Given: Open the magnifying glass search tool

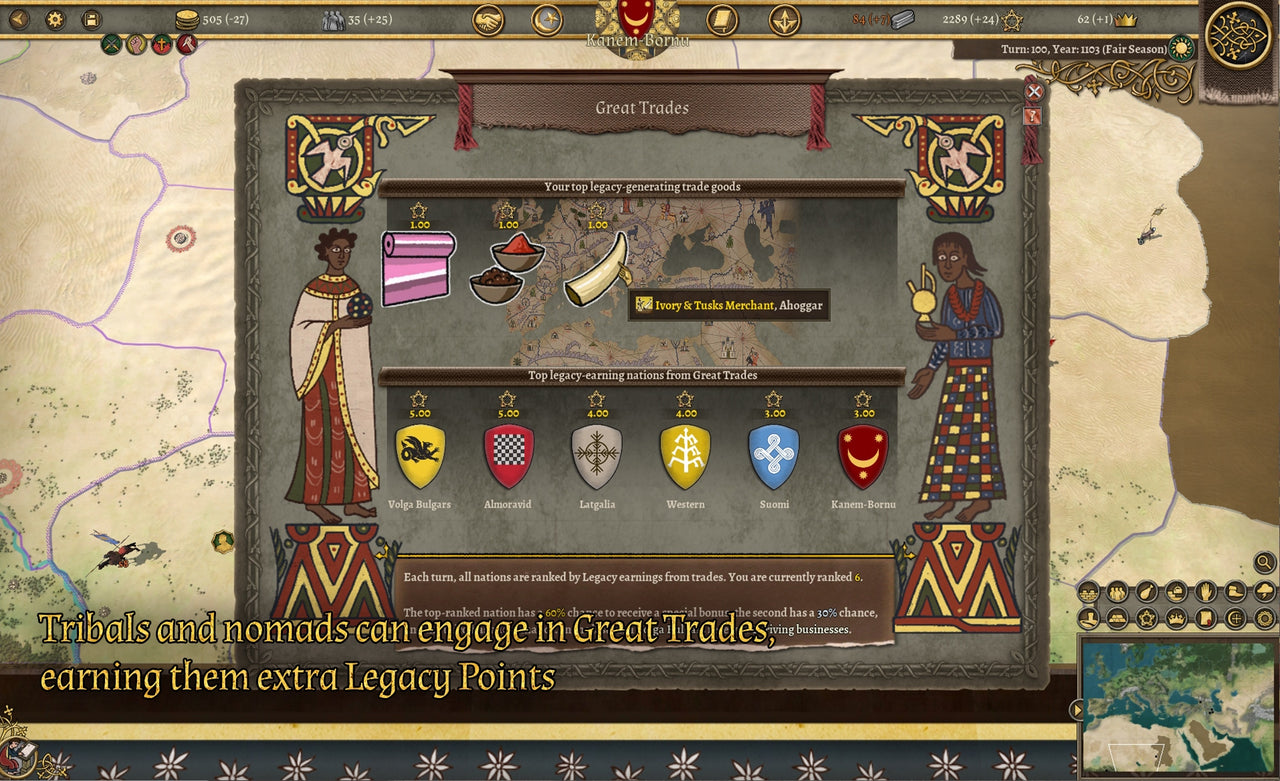Looking at the screenshot, I should pyautogui.click(x=1265, y=564).
